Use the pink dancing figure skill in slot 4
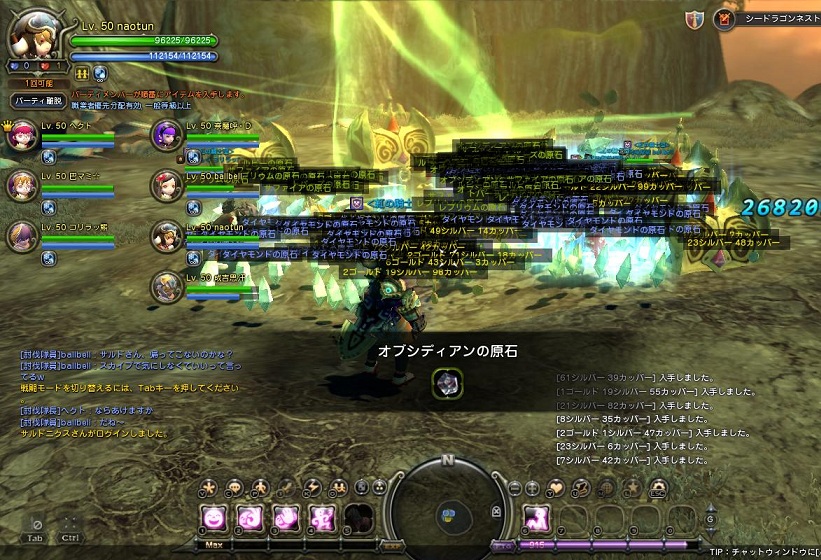Image resolution: width=821 pixels, height=560 pixels. tap(321, 517)
